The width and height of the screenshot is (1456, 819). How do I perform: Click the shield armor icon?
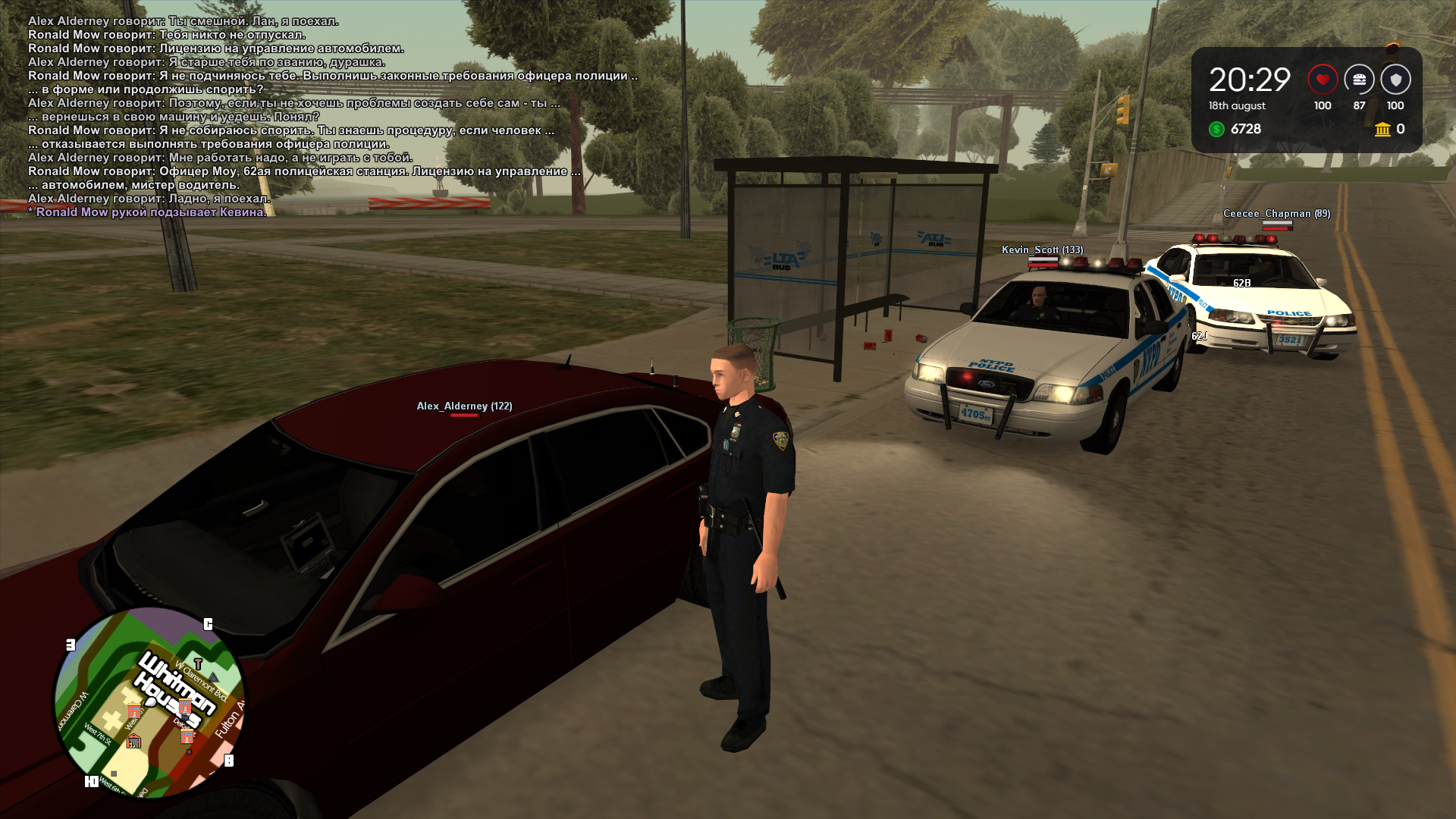coord(1395,80)
